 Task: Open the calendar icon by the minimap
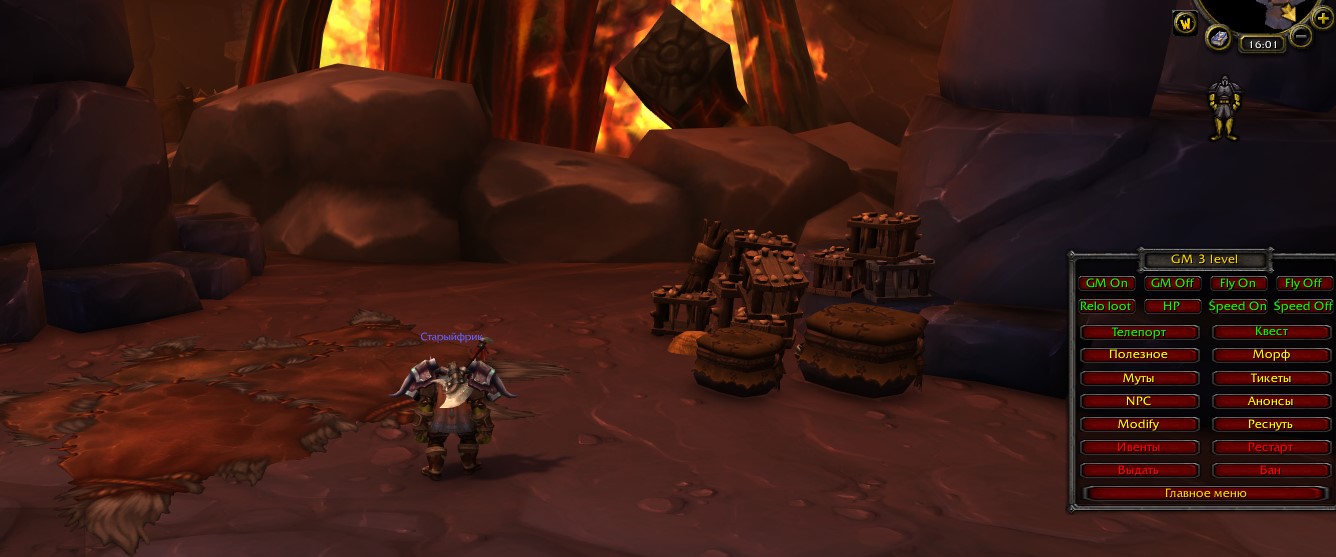1218,38
